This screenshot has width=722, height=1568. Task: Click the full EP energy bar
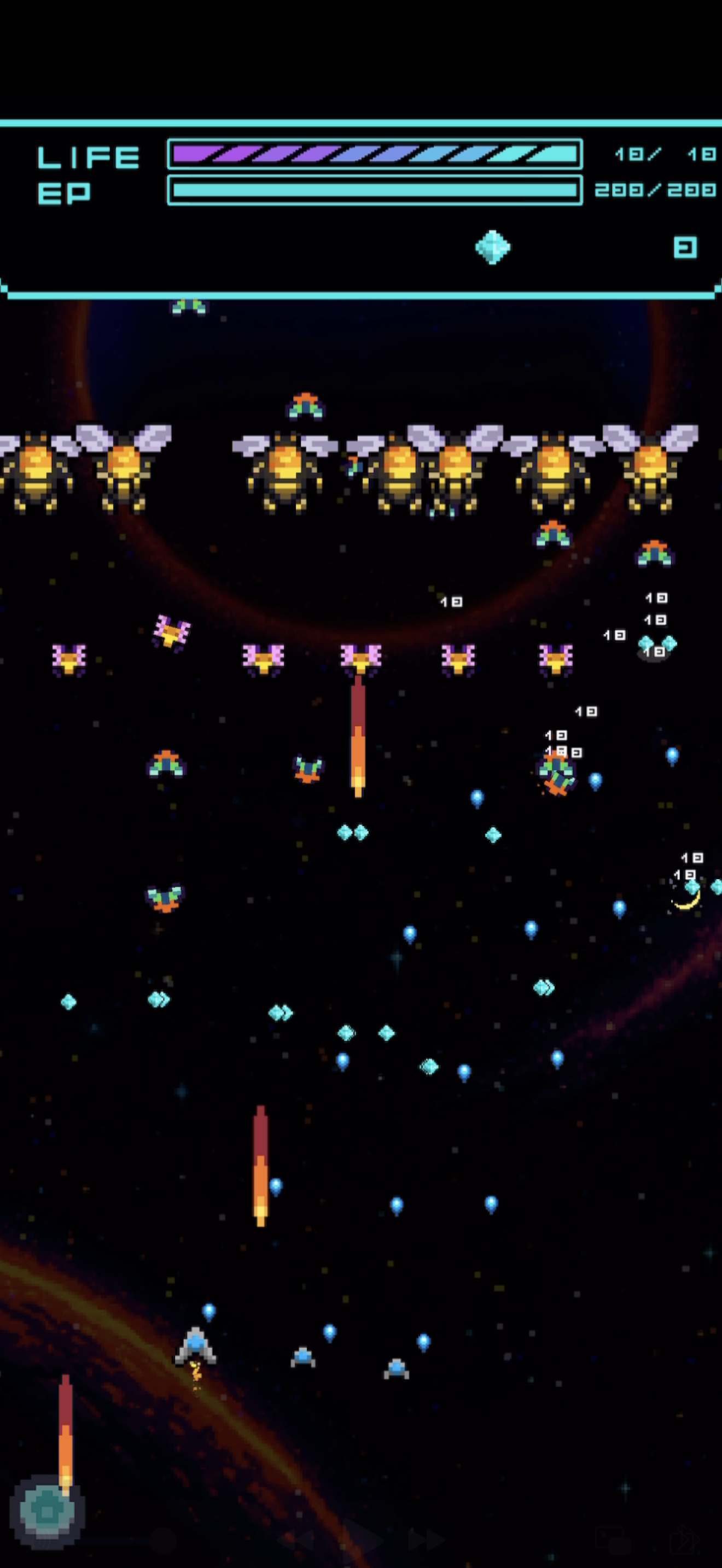click(x=374, y=190)
